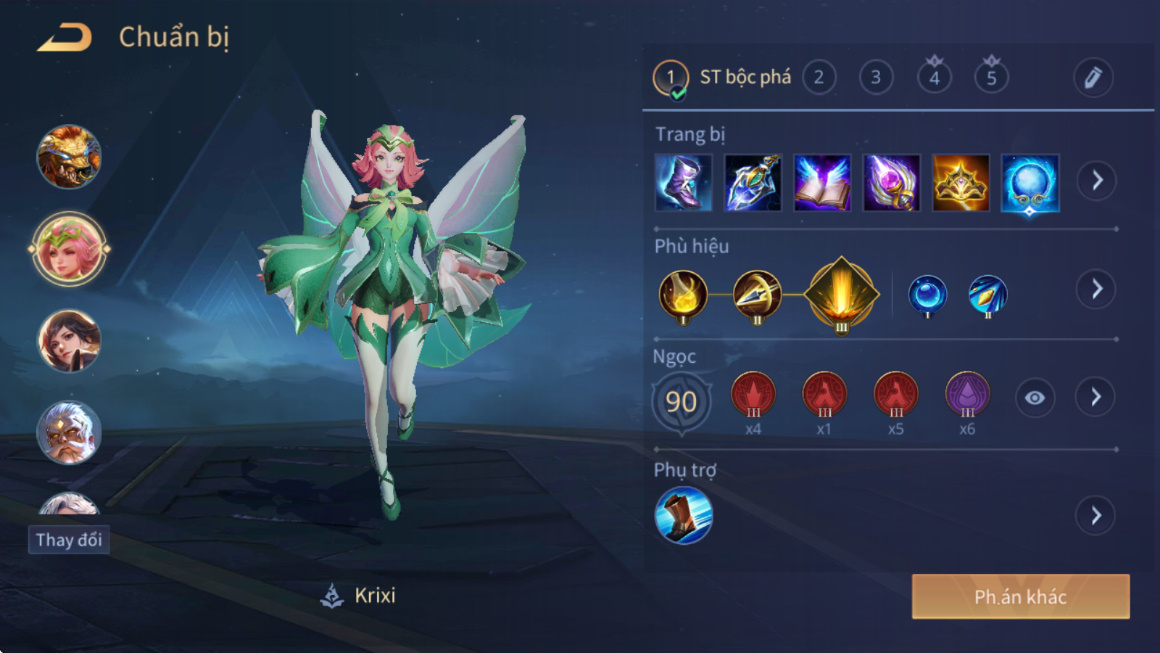Image resolution: width=1160 pixels, height=653 pixels.
Task: Select the golden crown equipment item
Action: tap(961, 182)
